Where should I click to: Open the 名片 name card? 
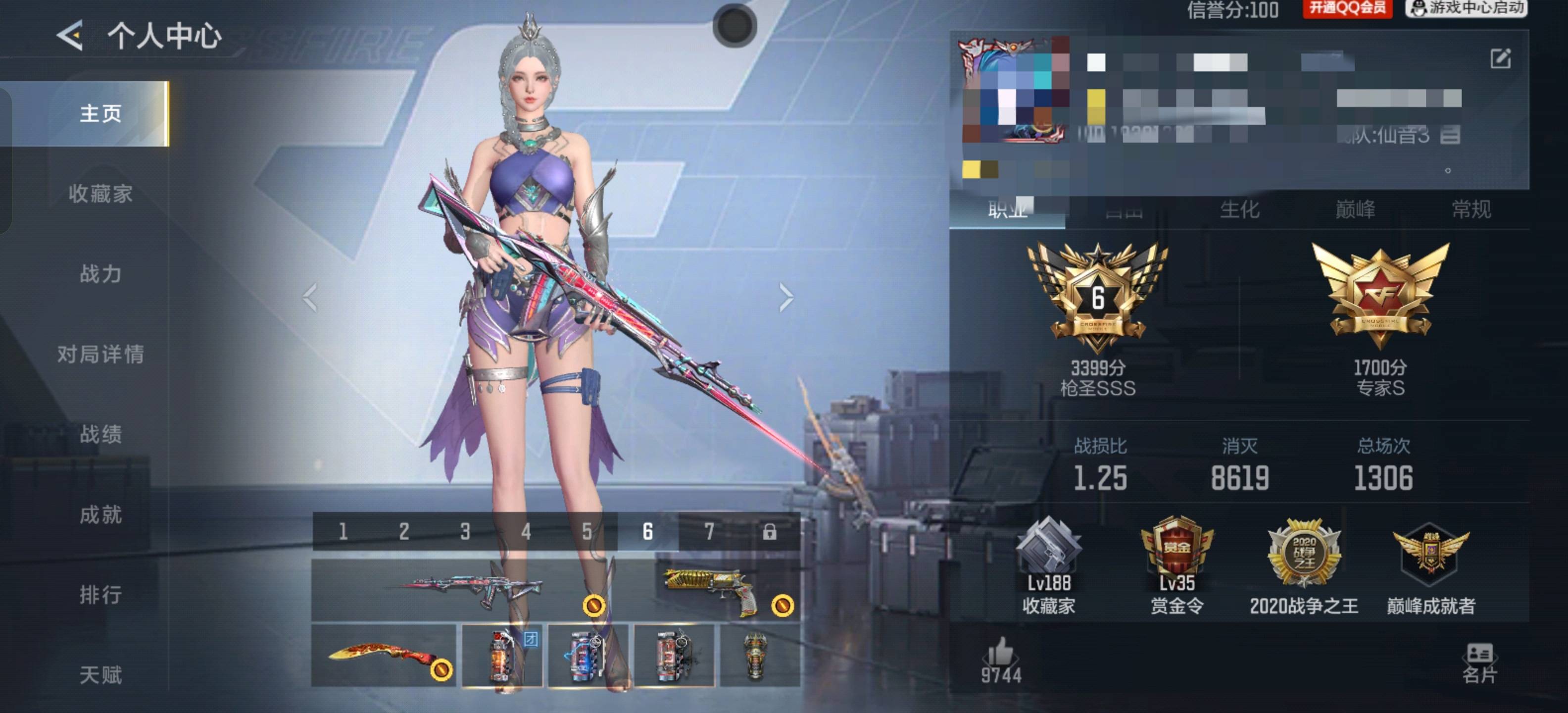1479,662
